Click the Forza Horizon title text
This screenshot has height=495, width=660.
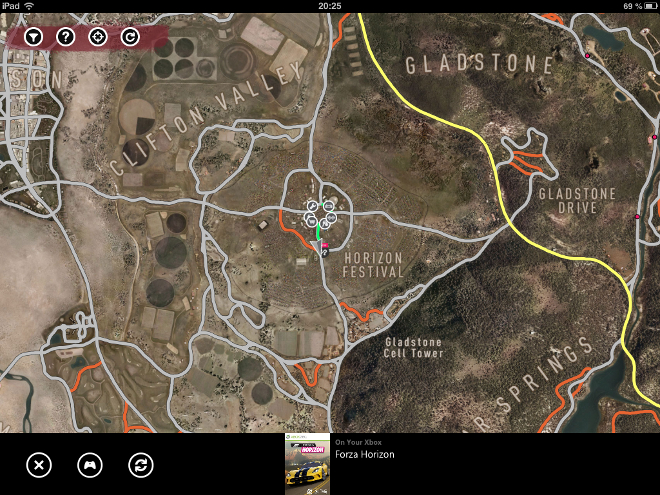(x=364, y=455)
